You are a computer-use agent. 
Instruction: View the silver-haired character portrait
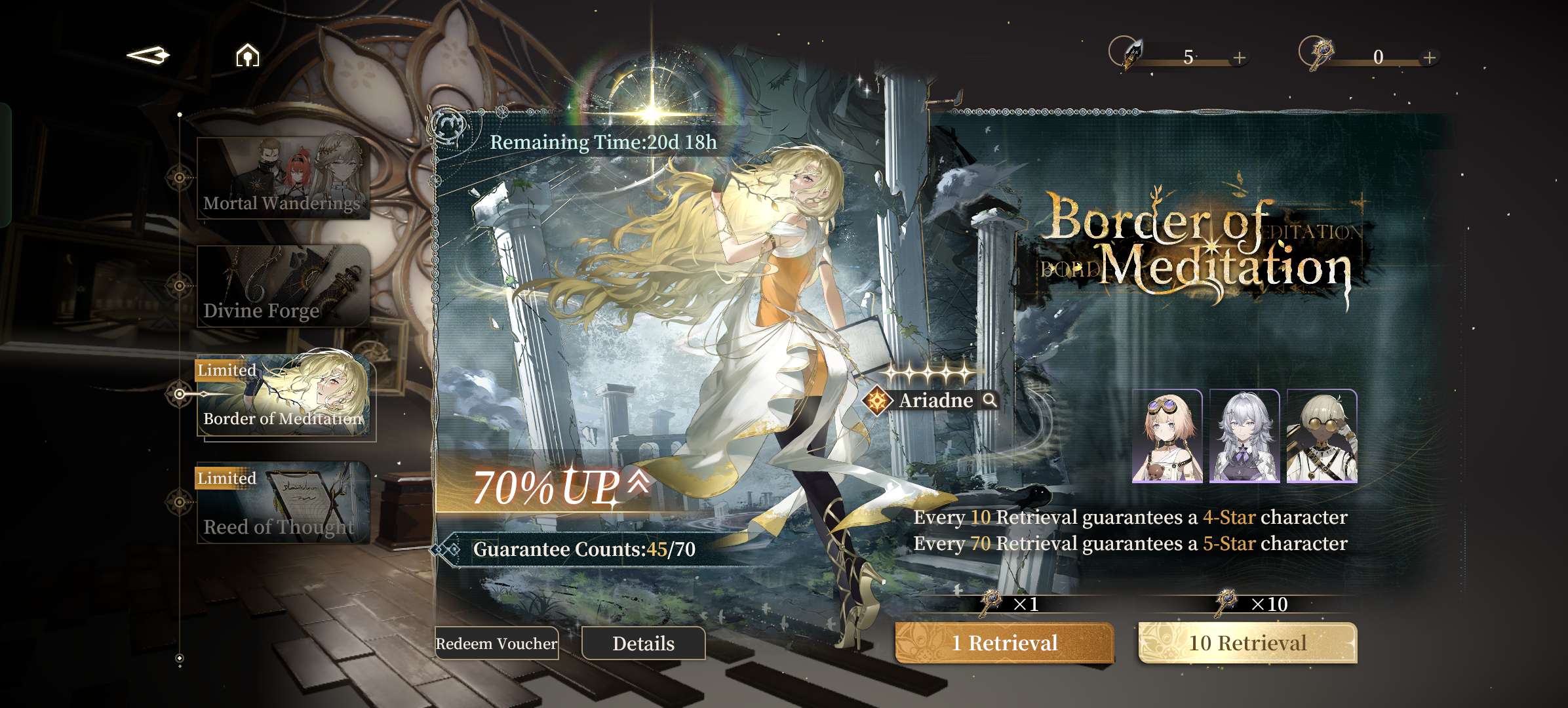[1244, 436]
